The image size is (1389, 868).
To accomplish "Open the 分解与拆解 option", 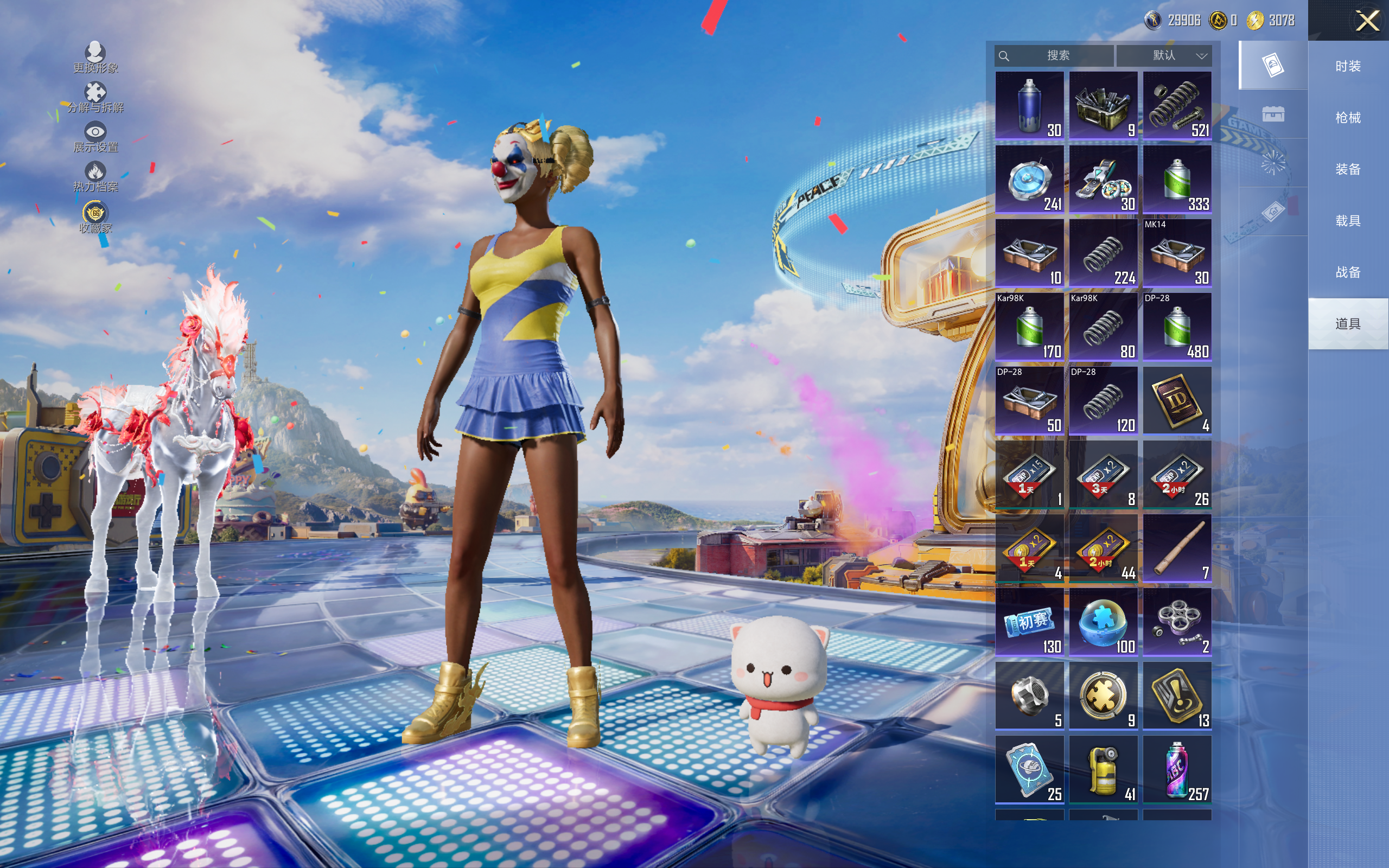I will pos(95,98).
